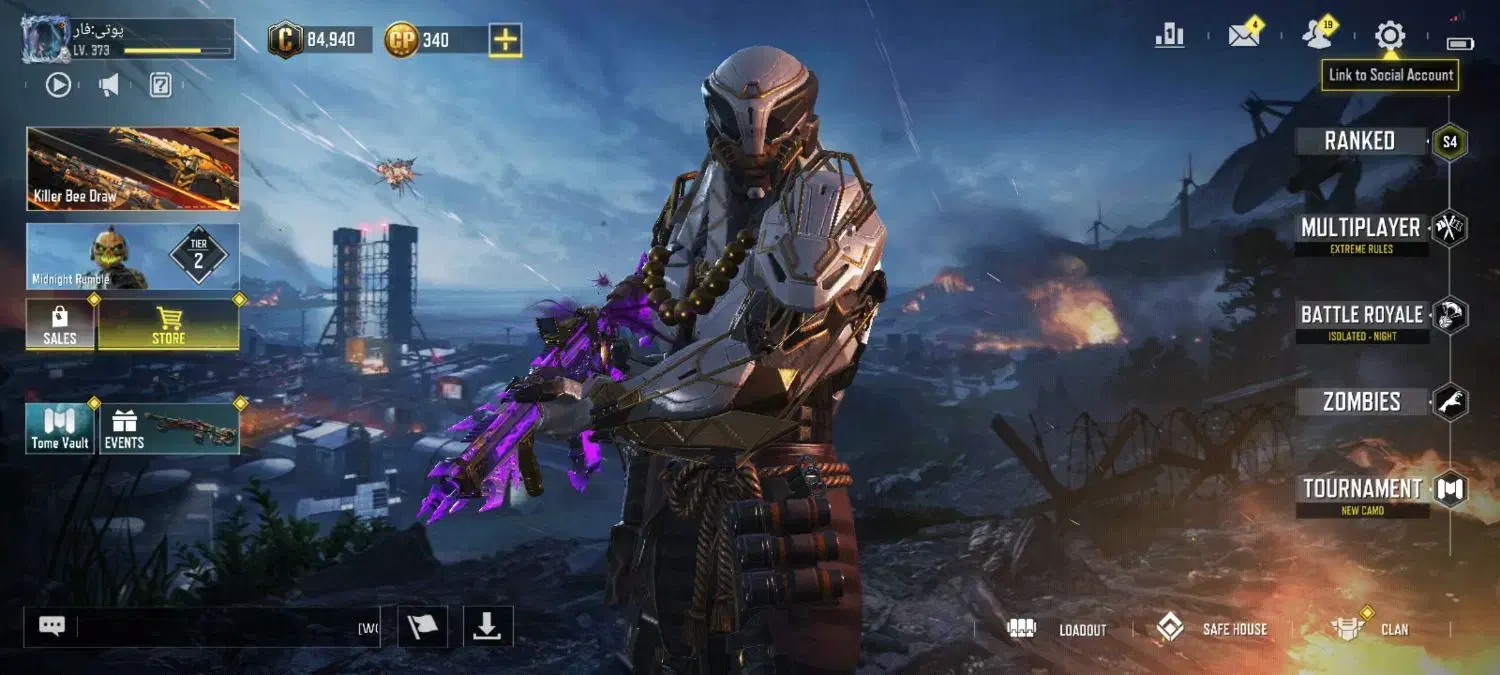Open the Tournament mode

(1361, 490)
